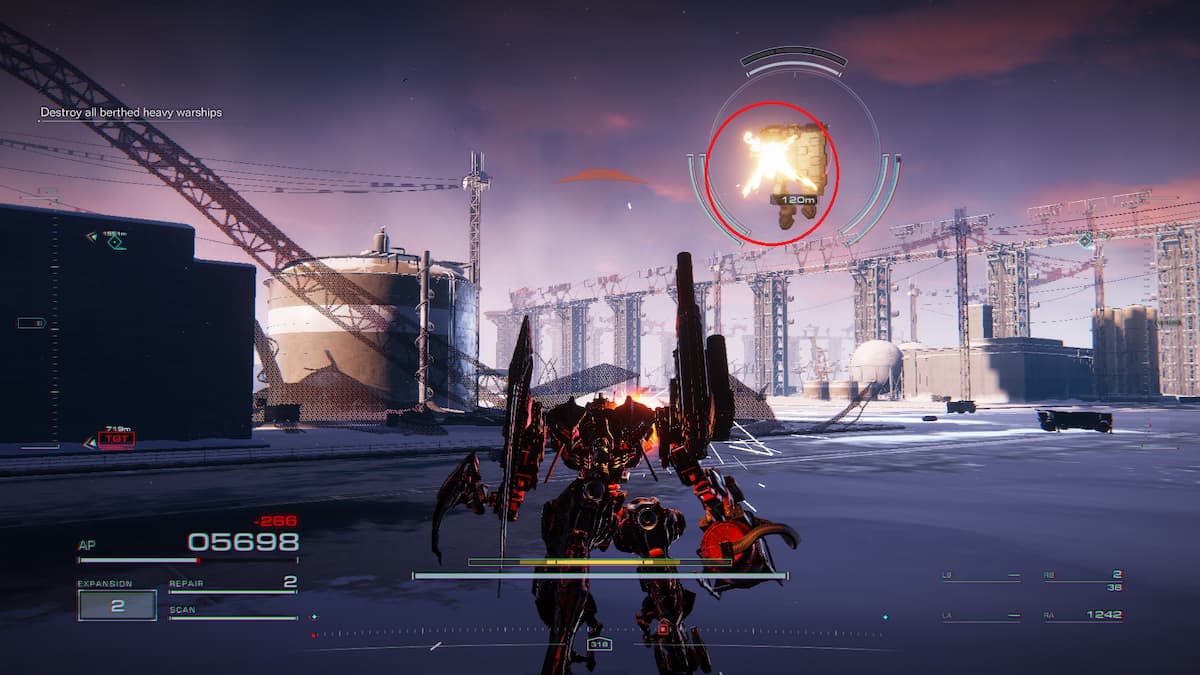Select the RA right-arm weapon slot
This screenshot has height=675, width=1200.
point(1084,615)
